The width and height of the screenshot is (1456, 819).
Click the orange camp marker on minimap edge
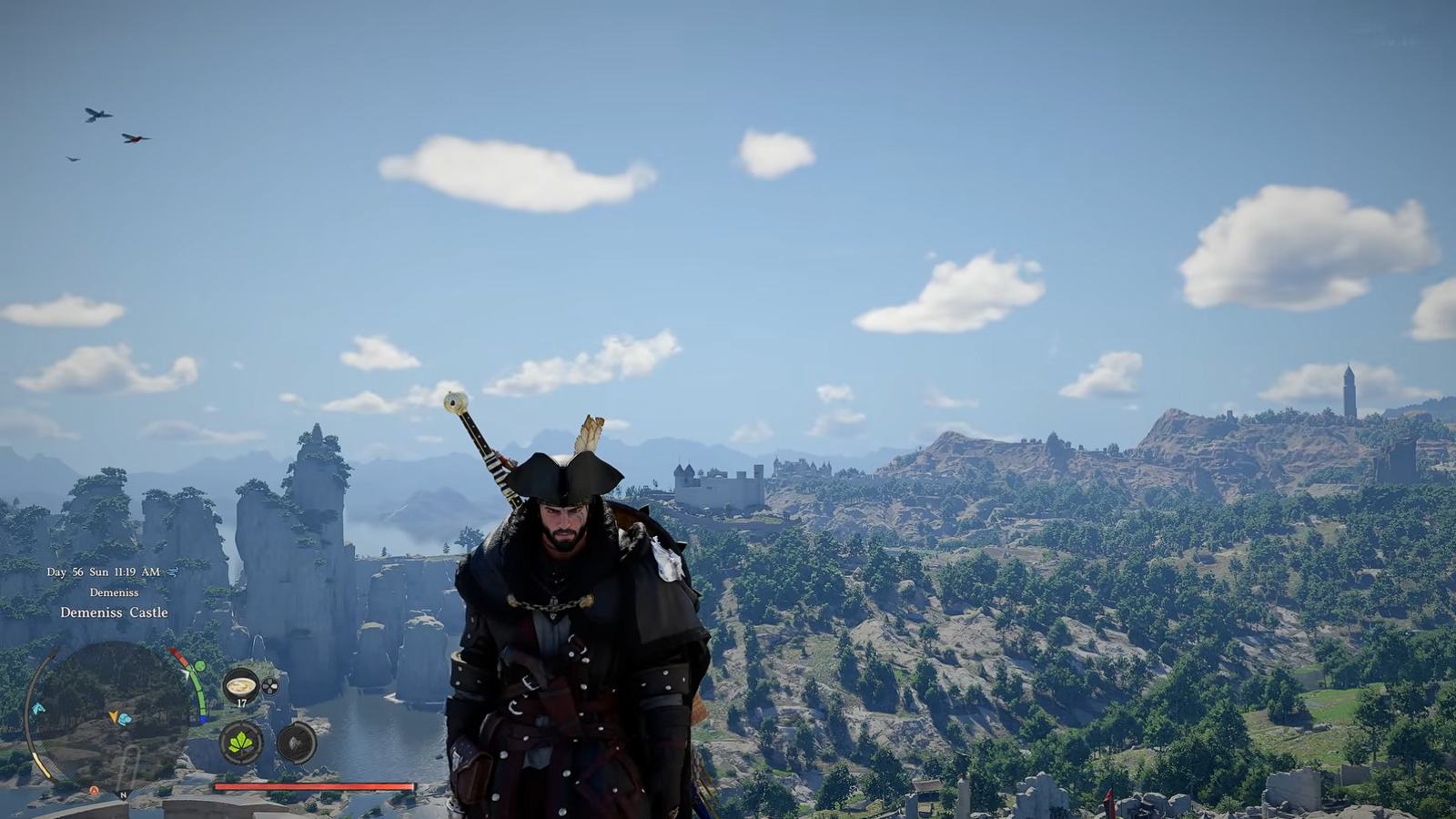[94, 791]
